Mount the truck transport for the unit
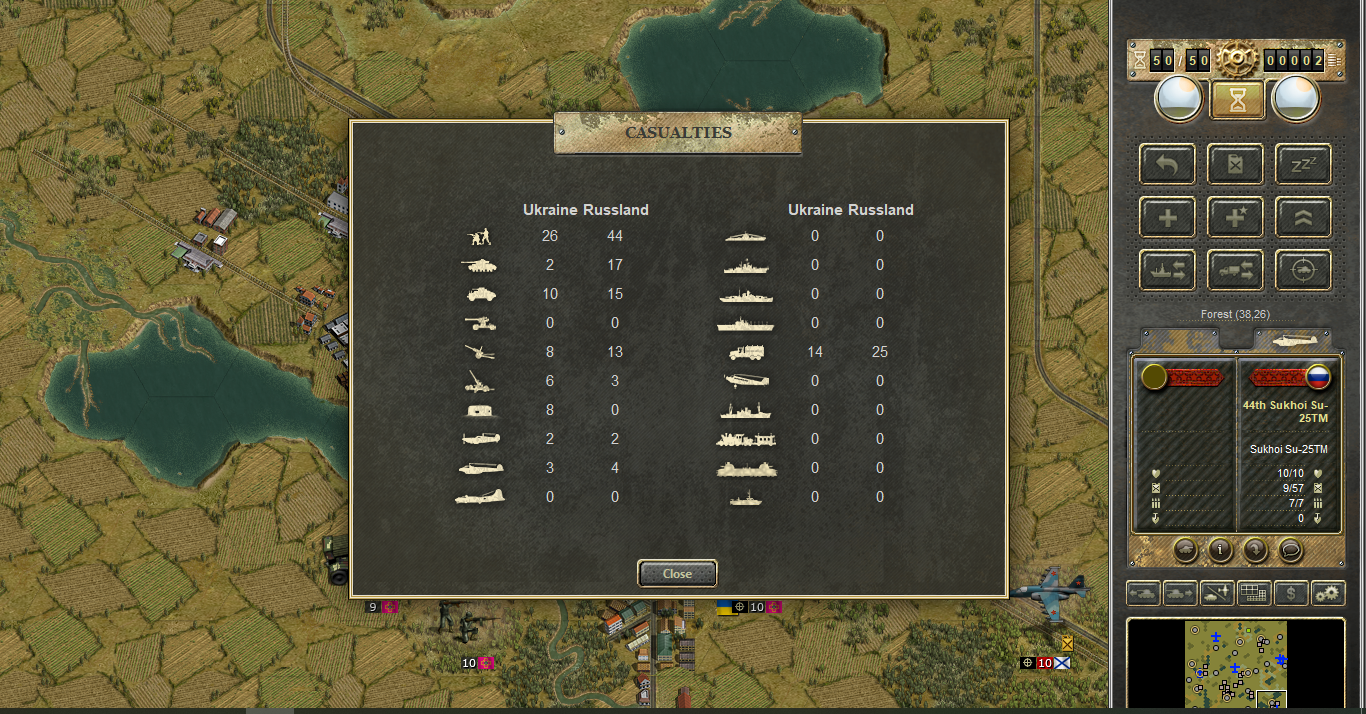 (1235, 270)
